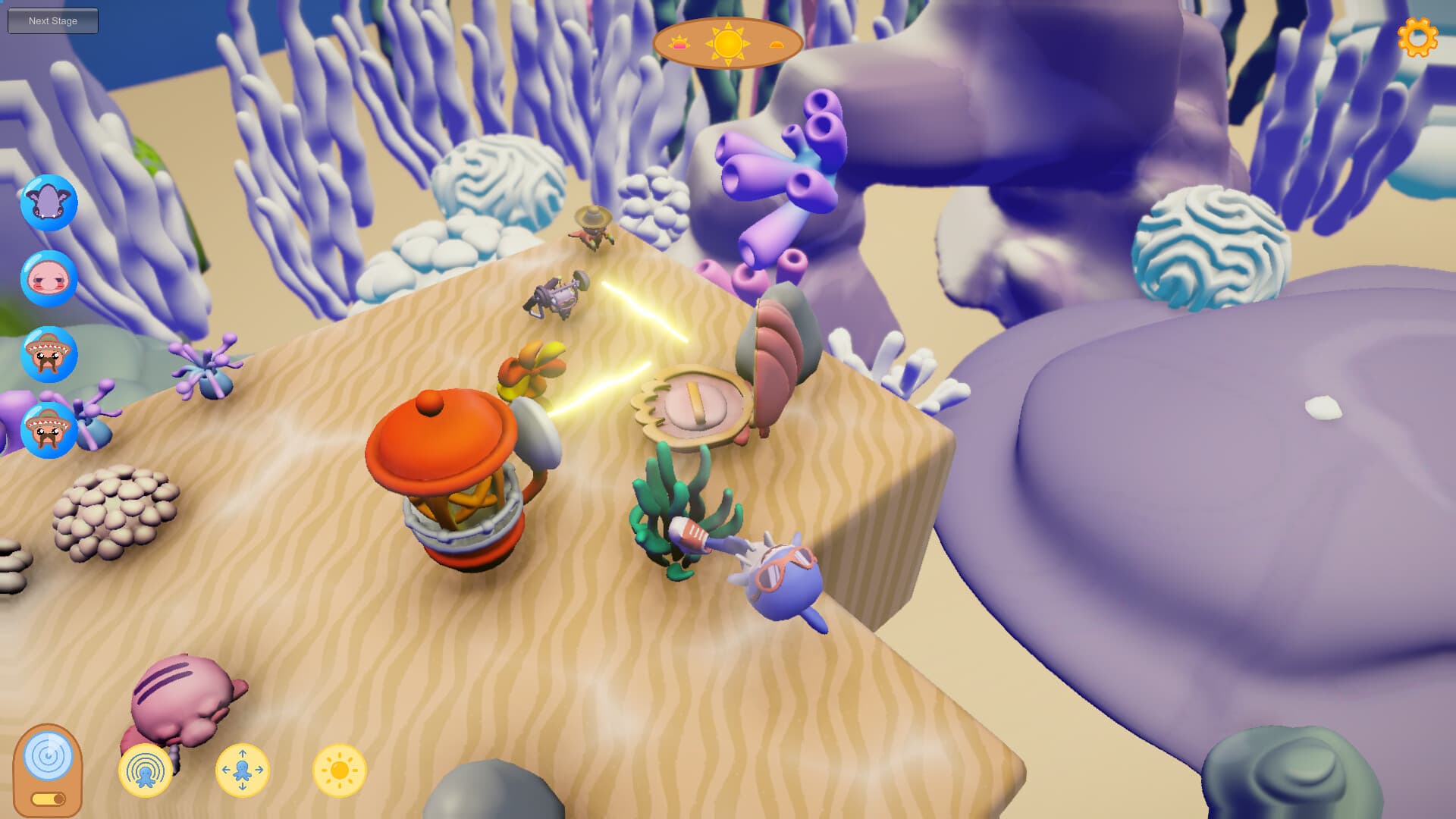Select the pink blob creature portrait
Viewport: 1456px width, 819px height.
click(x=49, y=278)
